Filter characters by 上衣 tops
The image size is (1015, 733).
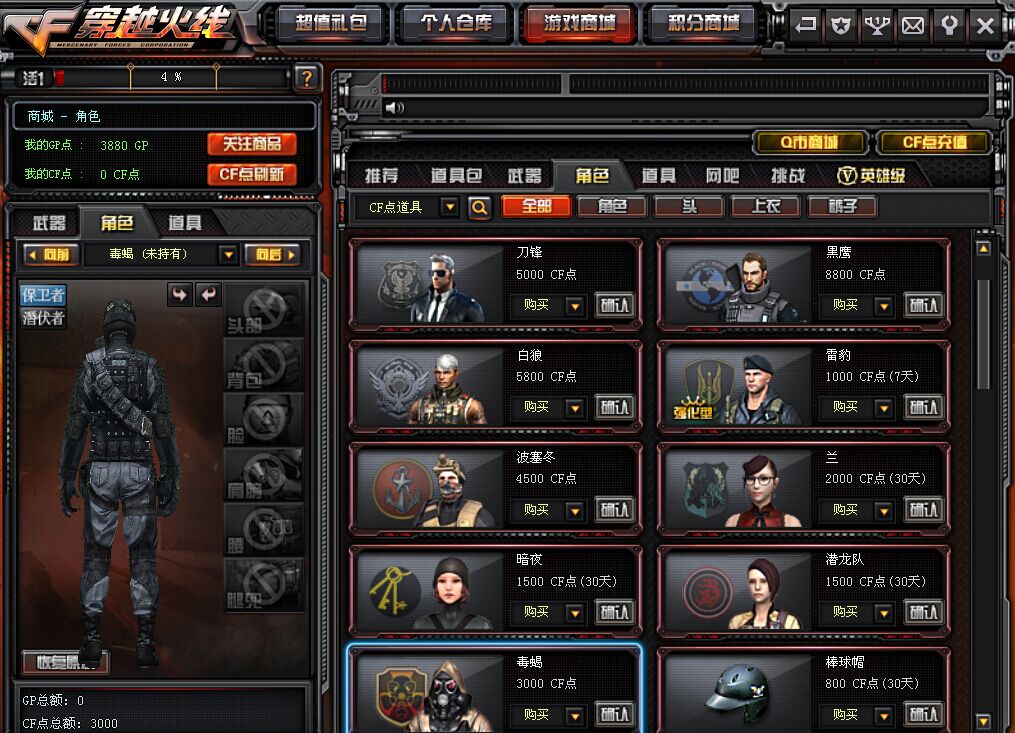766,206
